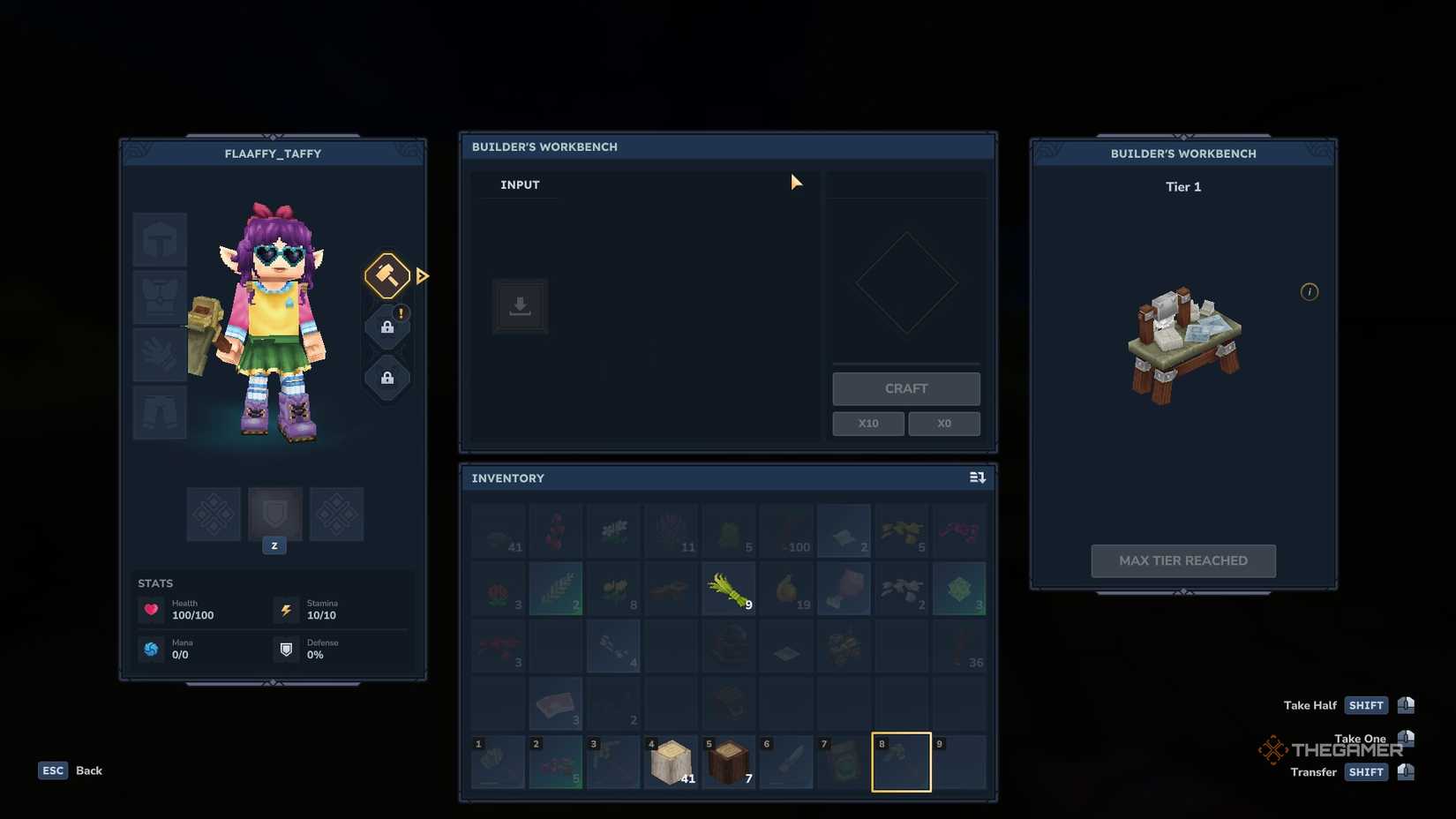Click the X10 craft quantity selector
Screen dimensions: 1456x819
pyautogui.click(x=867, y=423)
